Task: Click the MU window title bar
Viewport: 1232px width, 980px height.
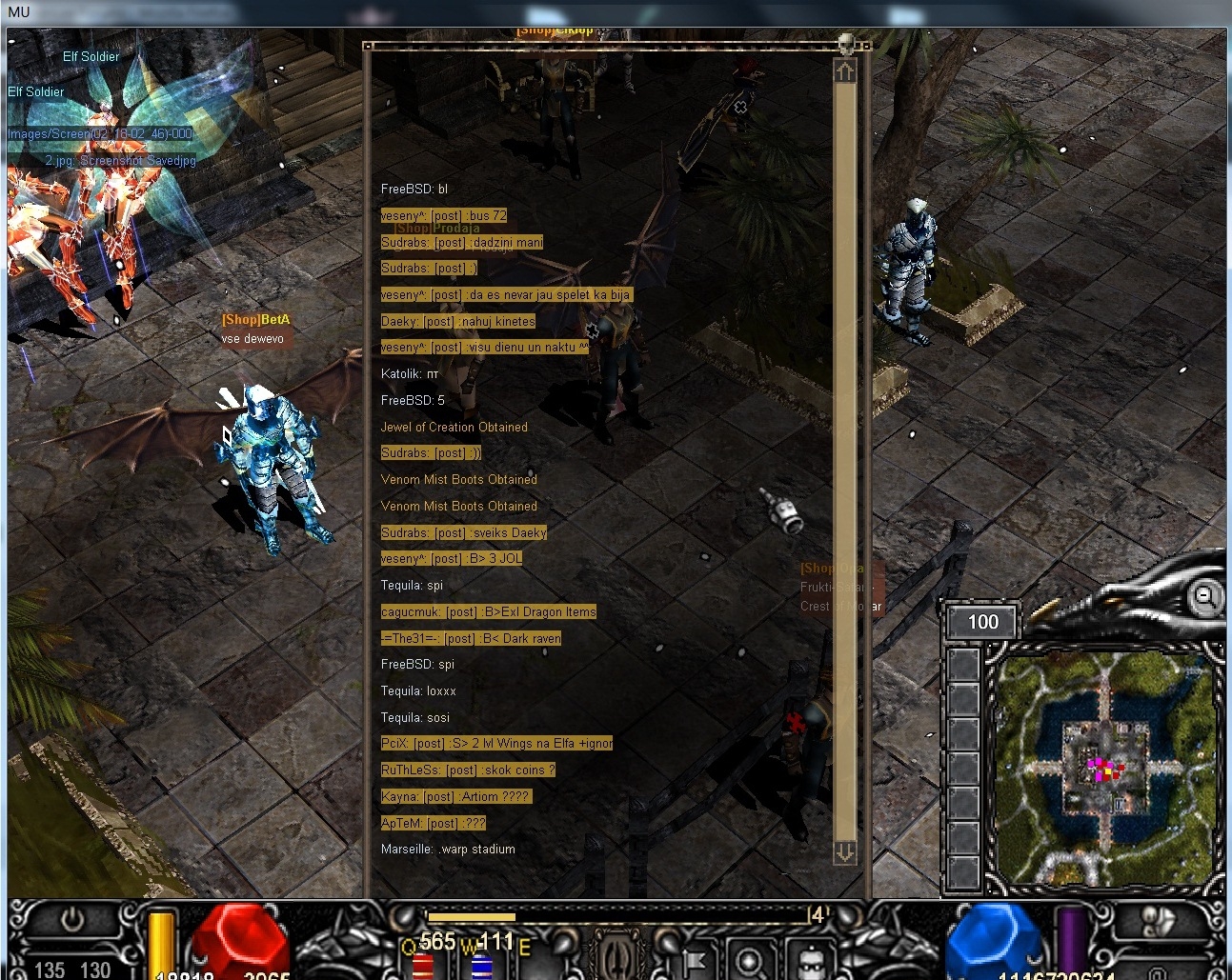Action: [x=616, y=12]
